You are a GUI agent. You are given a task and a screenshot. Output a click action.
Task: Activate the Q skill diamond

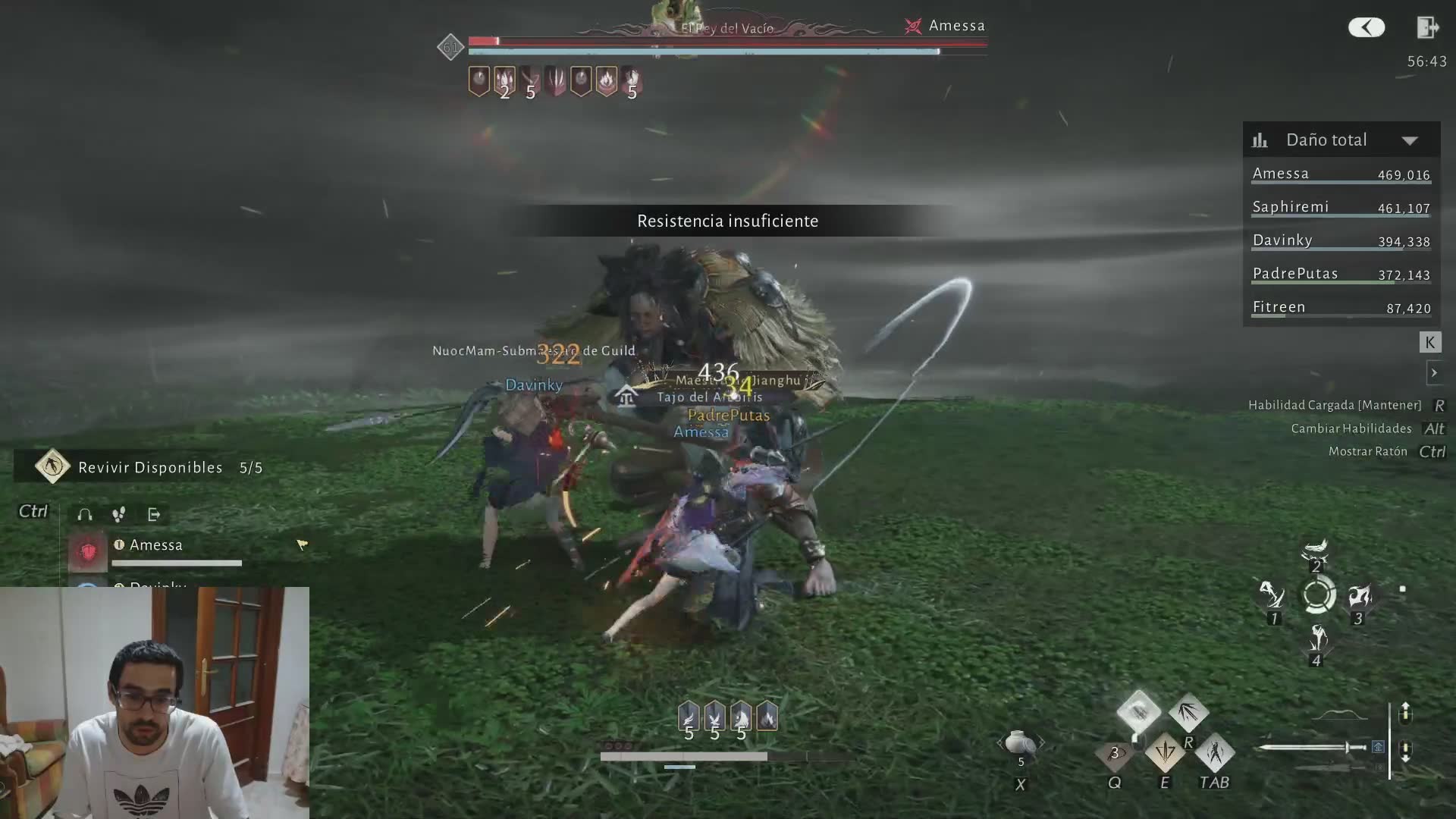tap(1114, 754)
